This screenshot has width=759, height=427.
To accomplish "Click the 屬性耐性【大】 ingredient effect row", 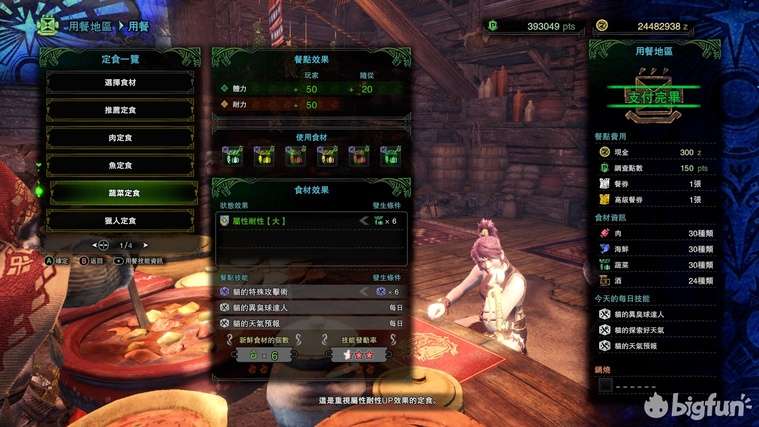I will coord(311,220).
